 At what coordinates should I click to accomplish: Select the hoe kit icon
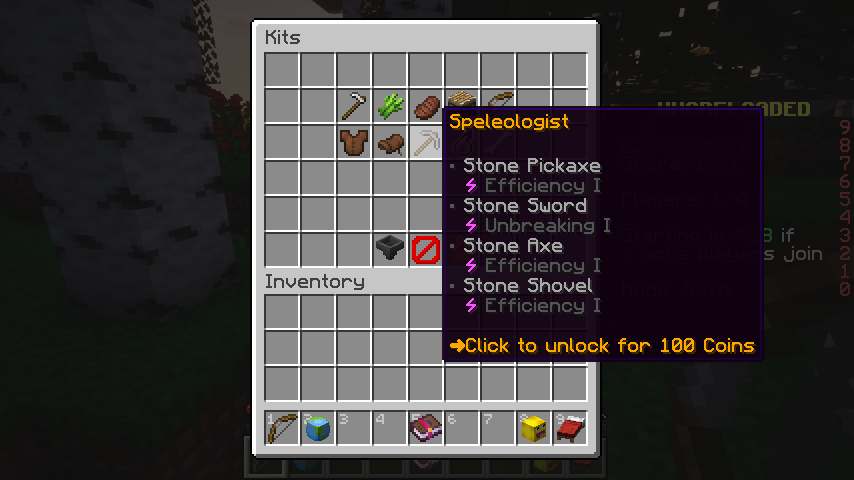354,106
